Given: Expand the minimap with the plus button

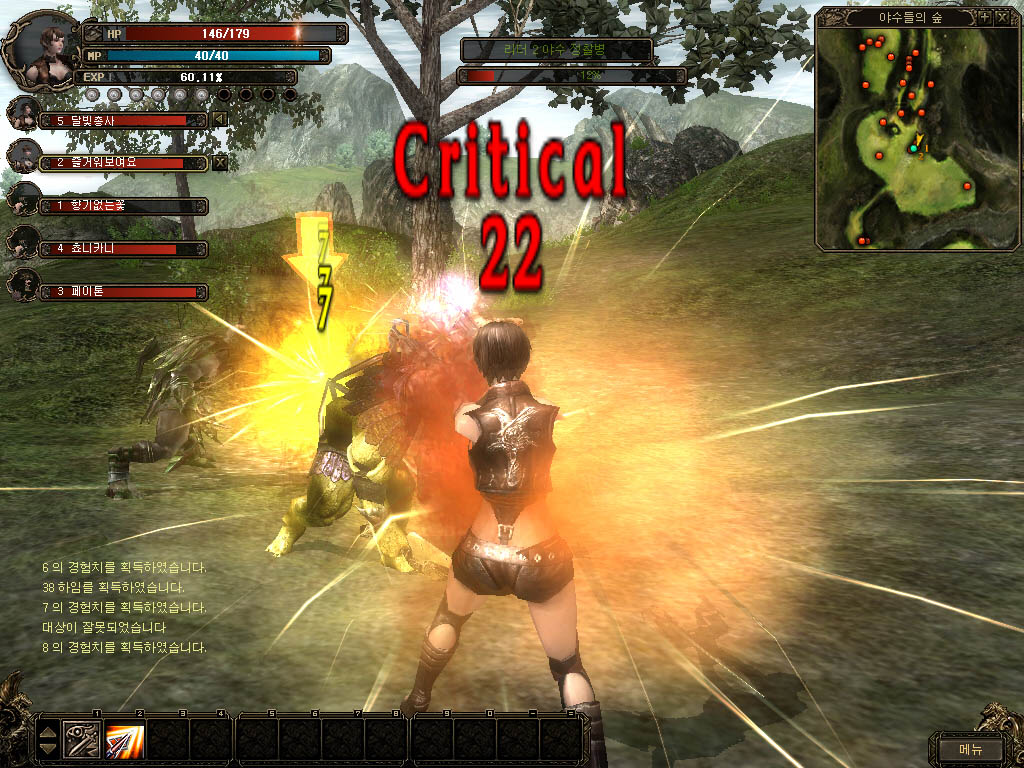Looking at the screenshot, I should coord(984,17).
